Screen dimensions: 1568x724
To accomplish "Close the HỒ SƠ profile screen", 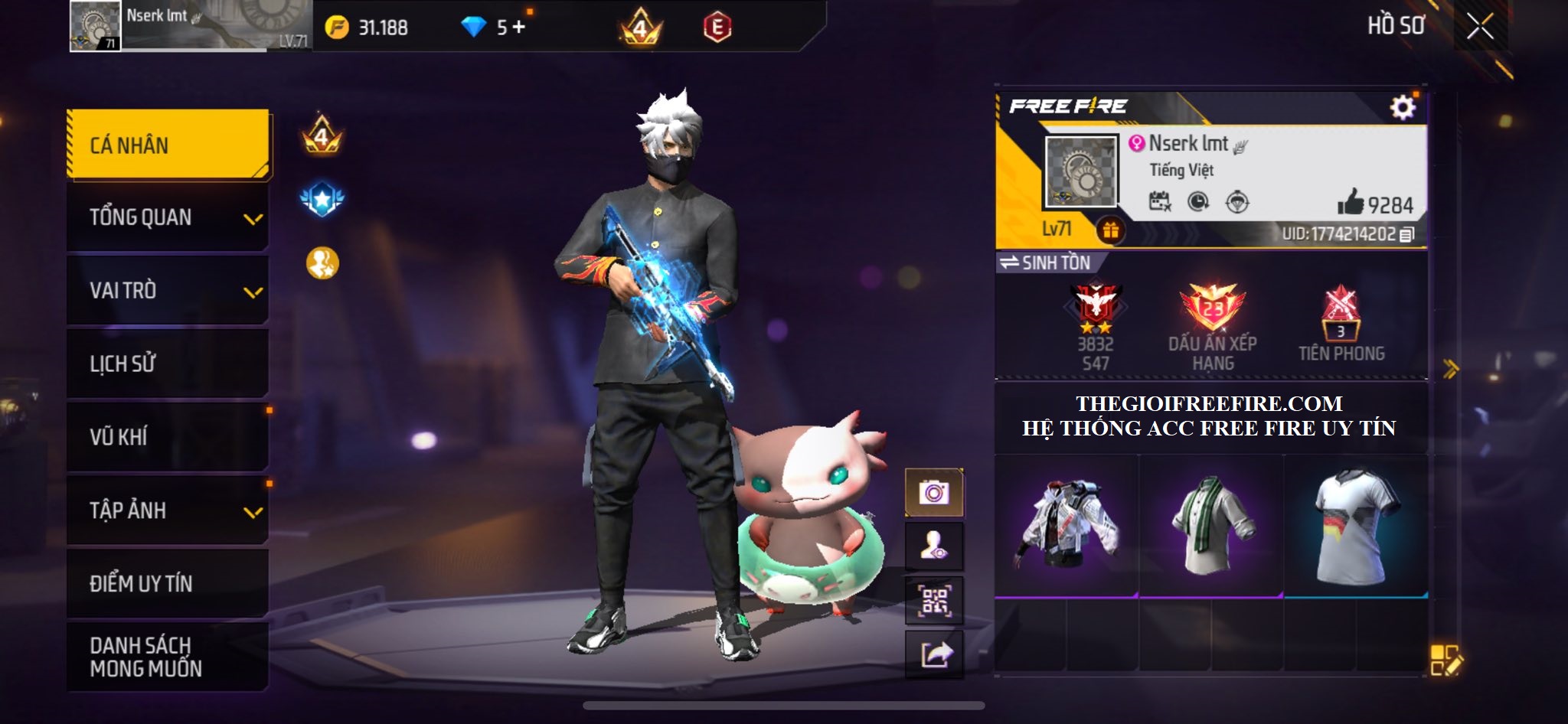I will click(x=1479, y=28).
